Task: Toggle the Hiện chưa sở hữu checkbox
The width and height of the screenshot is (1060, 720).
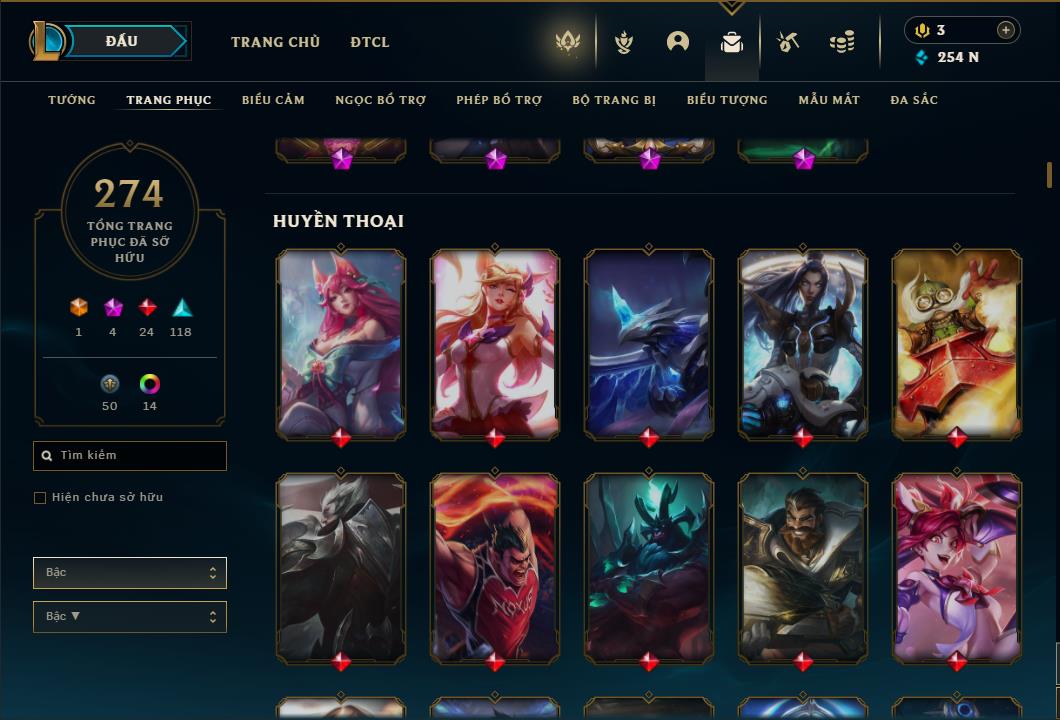Action: [x=40, y=498]
